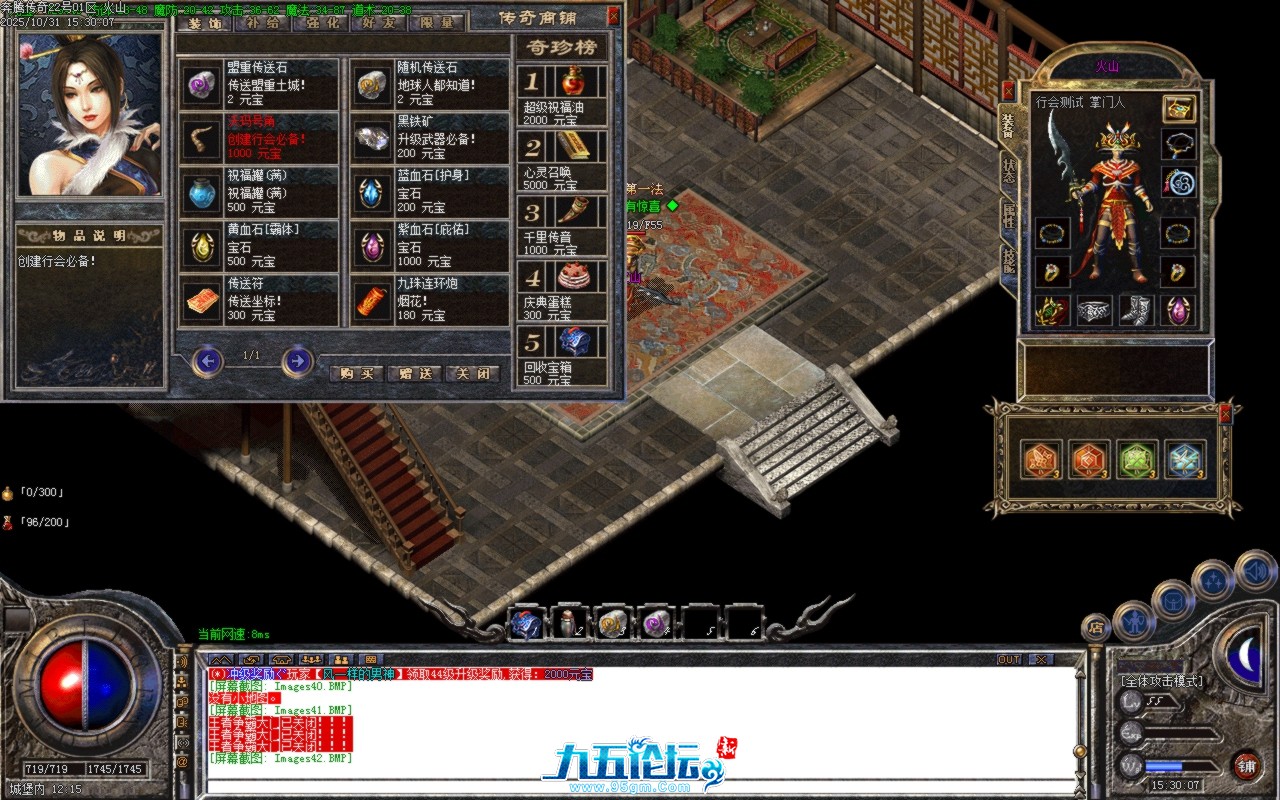Select the potion in quickbar slot 1
Image resolution: width=1280 pixels, height=800 pixels.
[528, 624]
